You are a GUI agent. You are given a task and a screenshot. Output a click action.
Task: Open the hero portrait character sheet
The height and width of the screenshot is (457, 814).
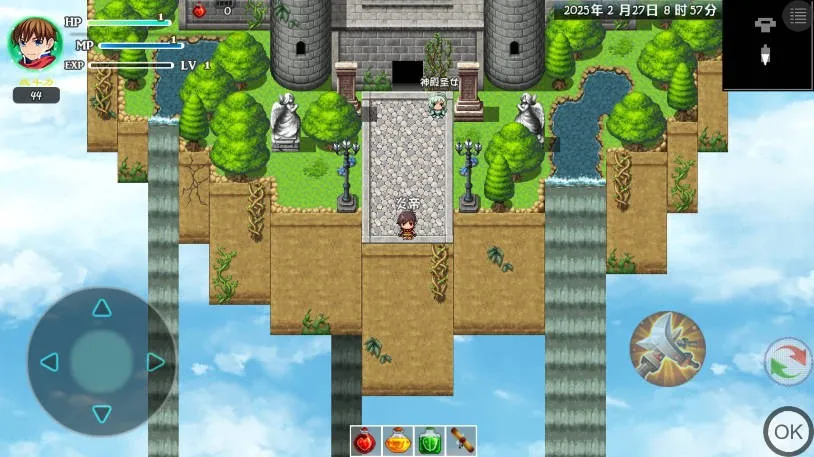pos(35,43)
